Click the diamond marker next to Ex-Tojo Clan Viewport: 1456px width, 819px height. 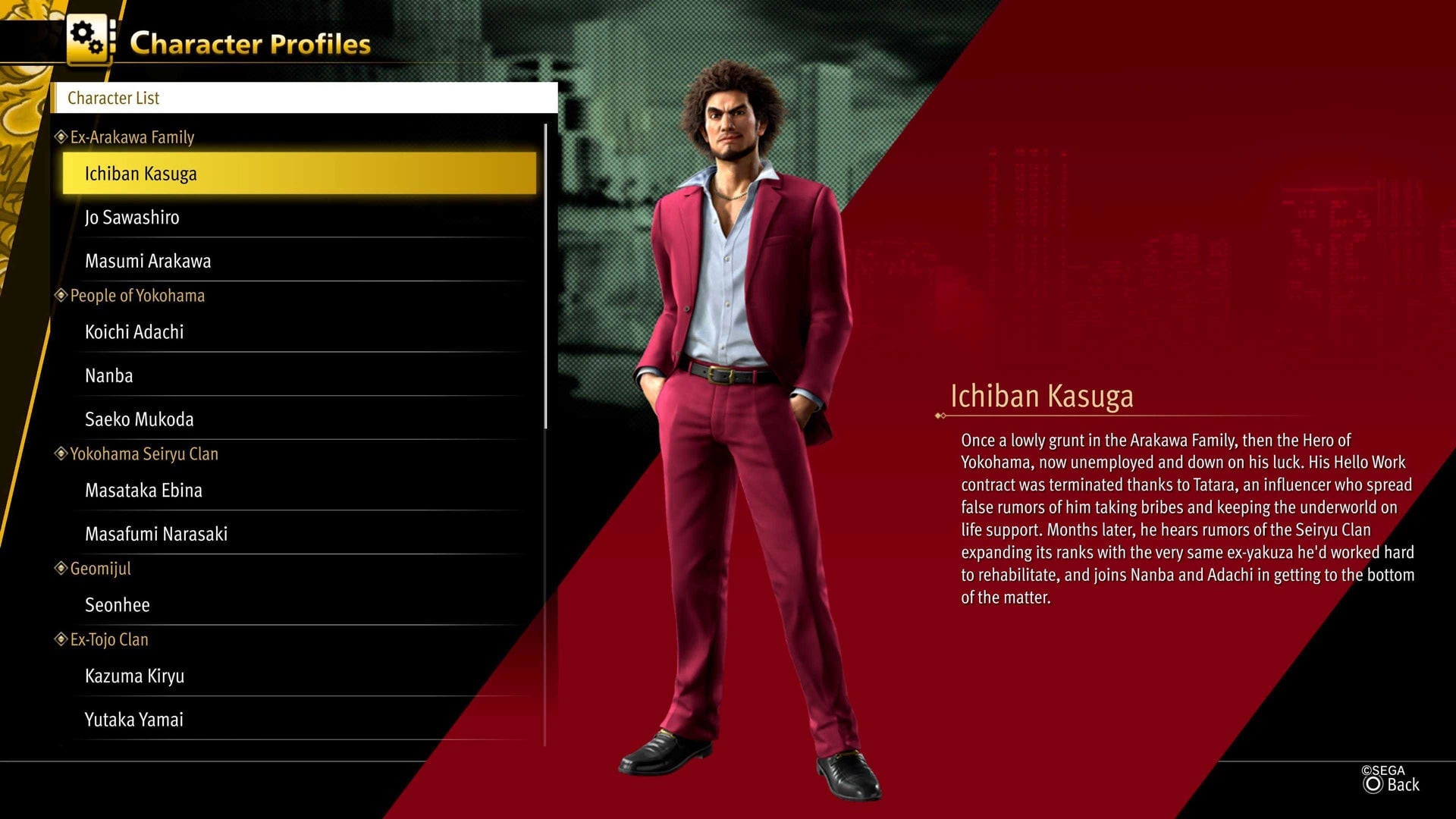[x=61, y=639]
